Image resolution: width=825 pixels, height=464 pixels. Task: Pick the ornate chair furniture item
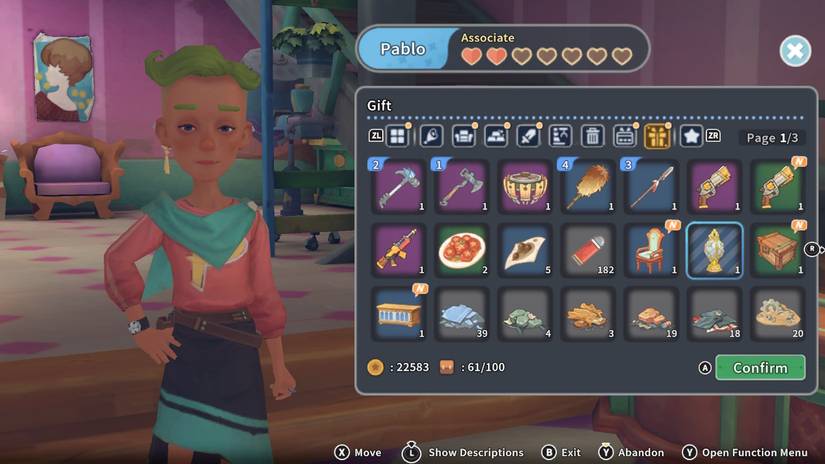[x=651, y=250]
